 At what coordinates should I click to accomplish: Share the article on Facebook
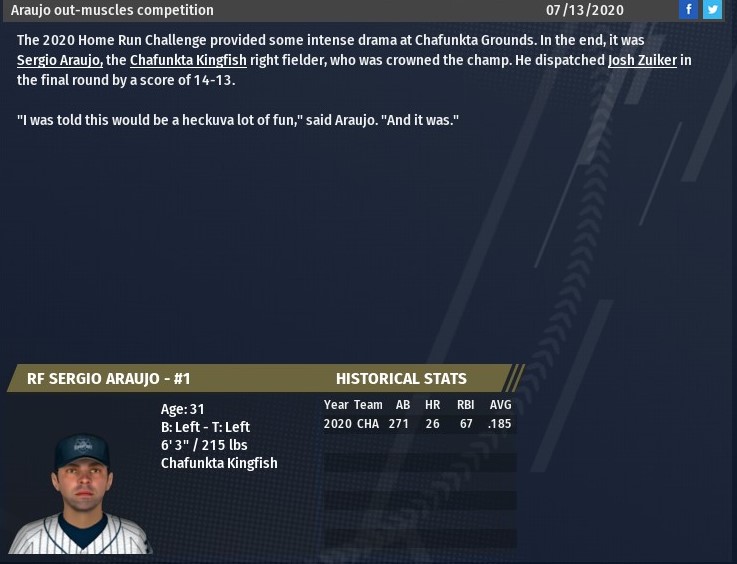(x=688, y=10)
